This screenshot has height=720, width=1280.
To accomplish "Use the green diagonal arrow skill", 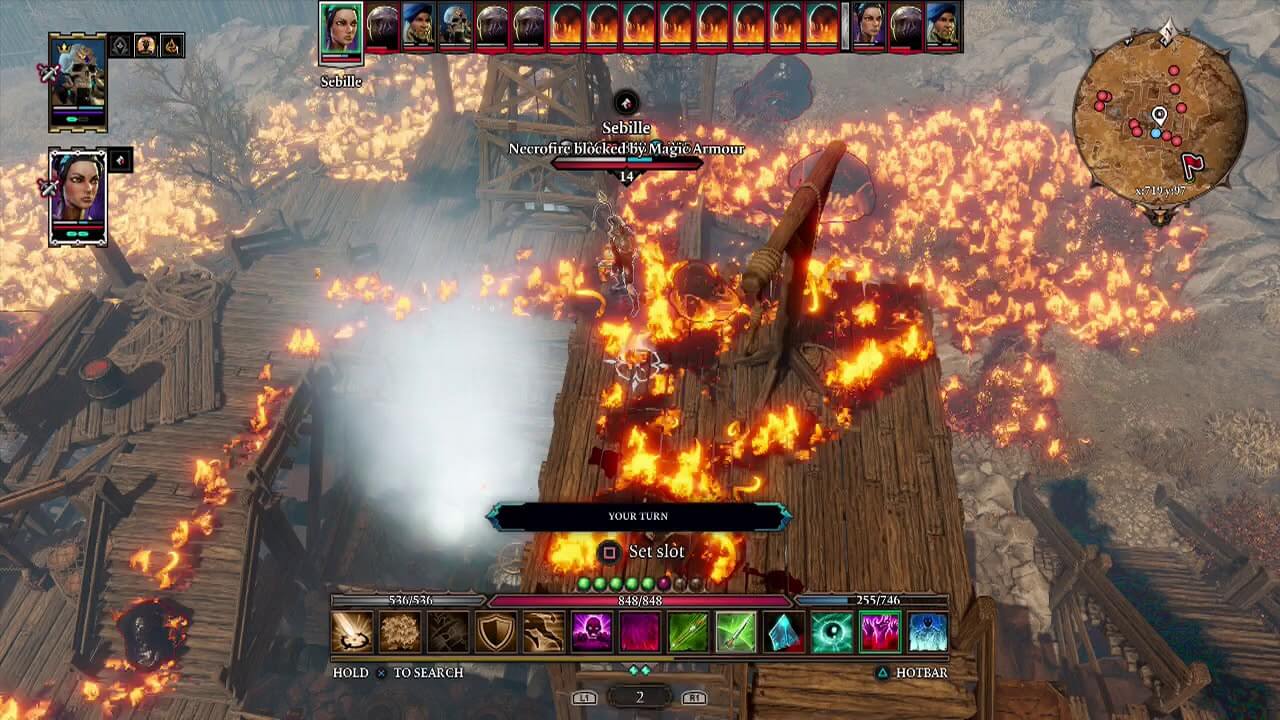I will click(x=688, y=632).
